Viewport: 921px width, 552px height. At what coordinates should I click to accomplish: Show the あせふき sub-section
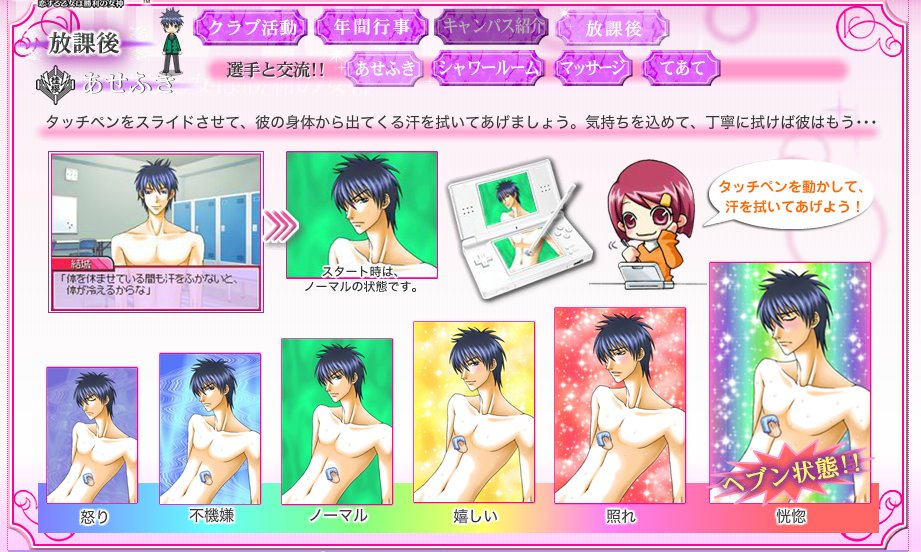[382, 68]
